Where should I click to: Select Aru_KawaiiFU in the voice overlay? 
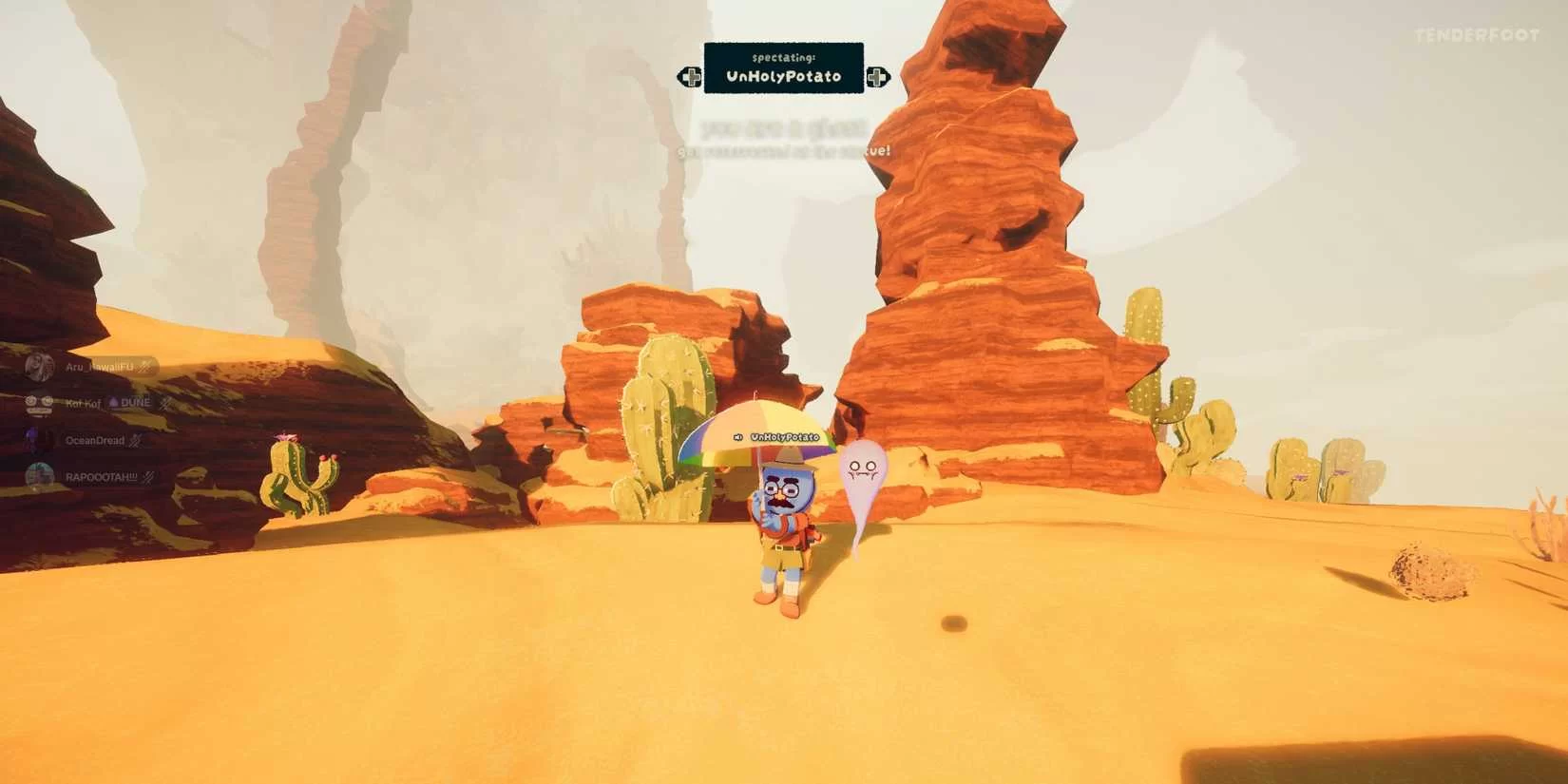98,367
